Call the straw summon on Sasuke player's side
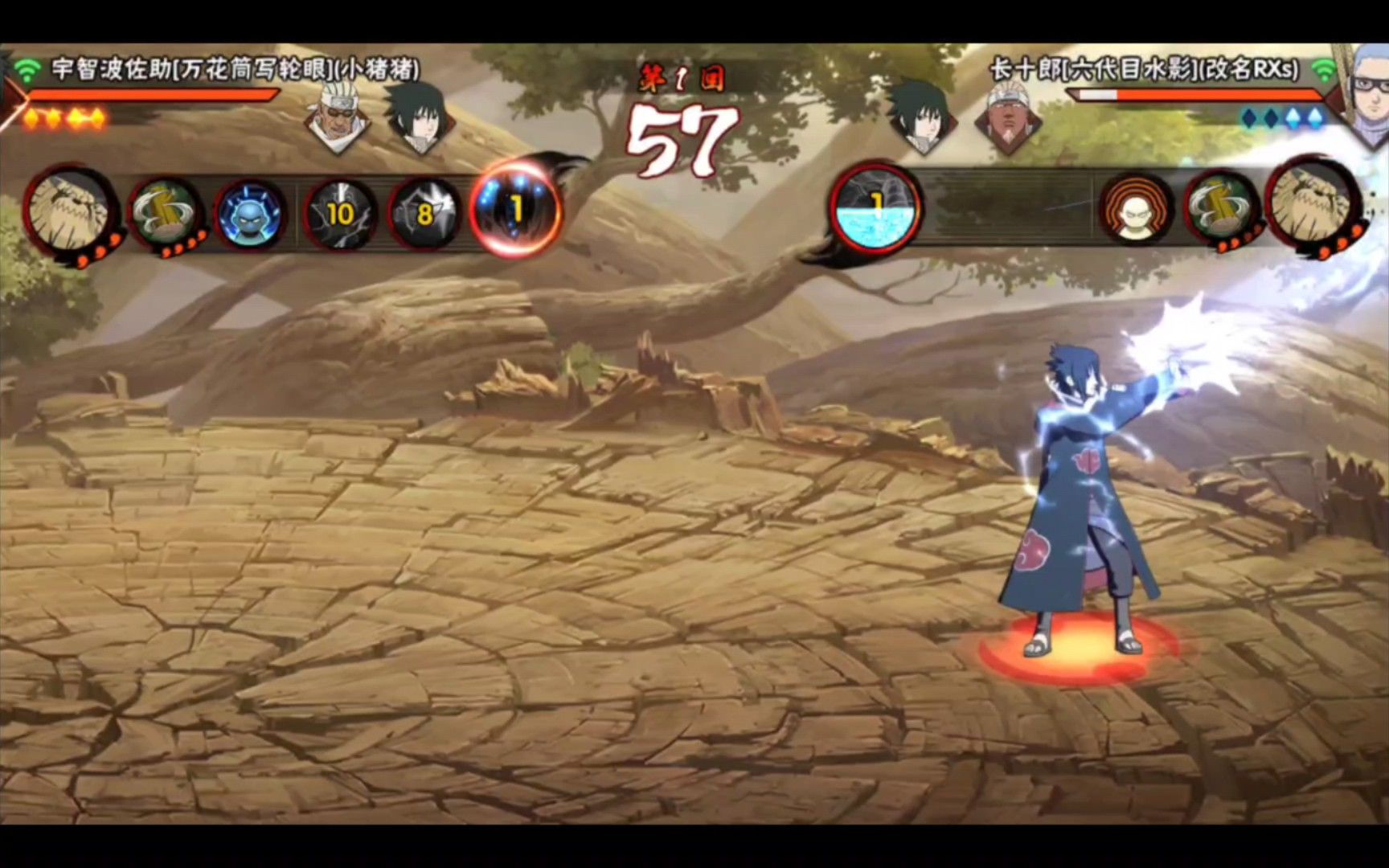 (71, 211)
